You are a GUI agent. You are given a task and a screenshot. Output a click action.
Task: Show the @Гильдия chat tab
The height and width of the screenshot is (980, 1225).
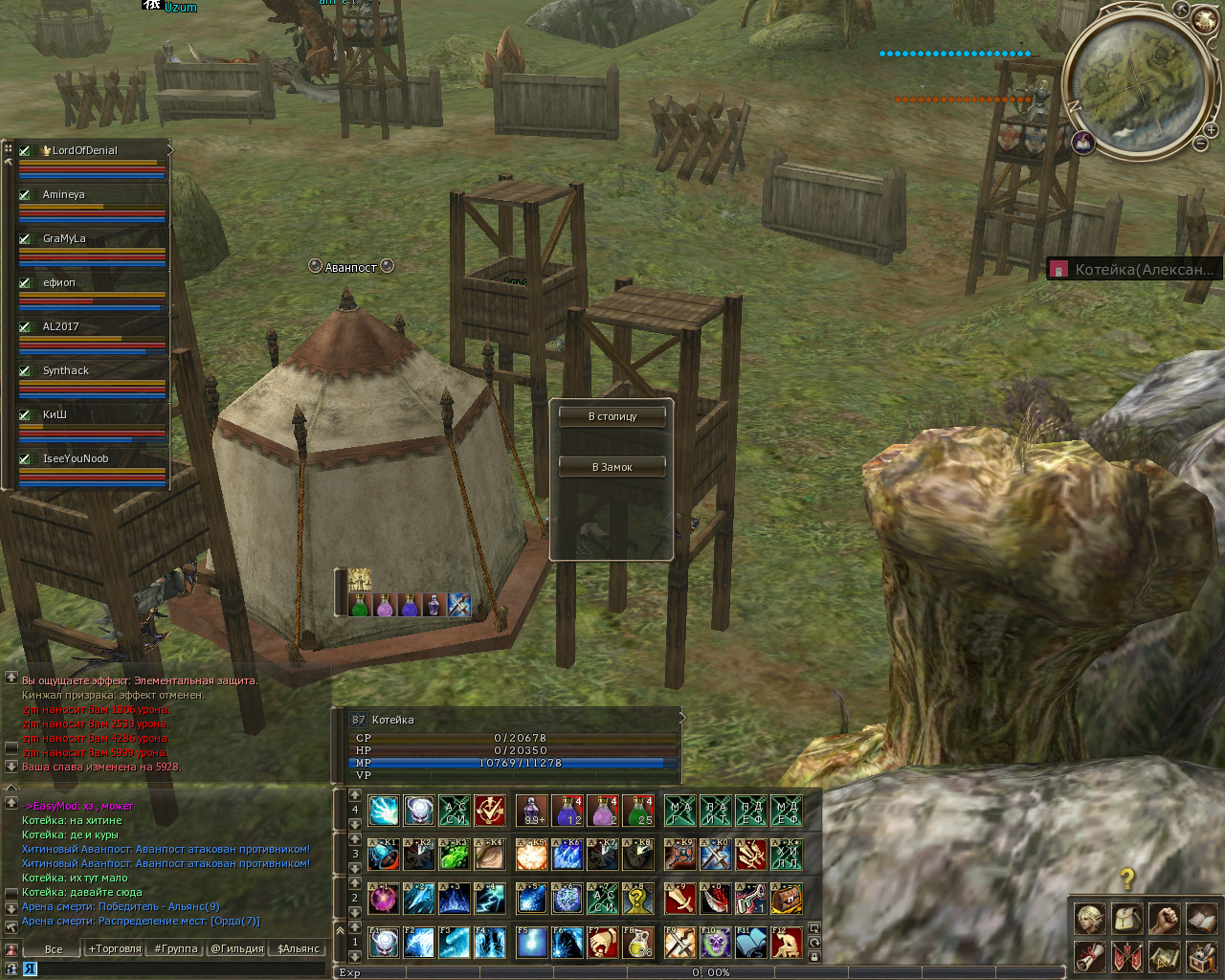[x=236, y=948]
